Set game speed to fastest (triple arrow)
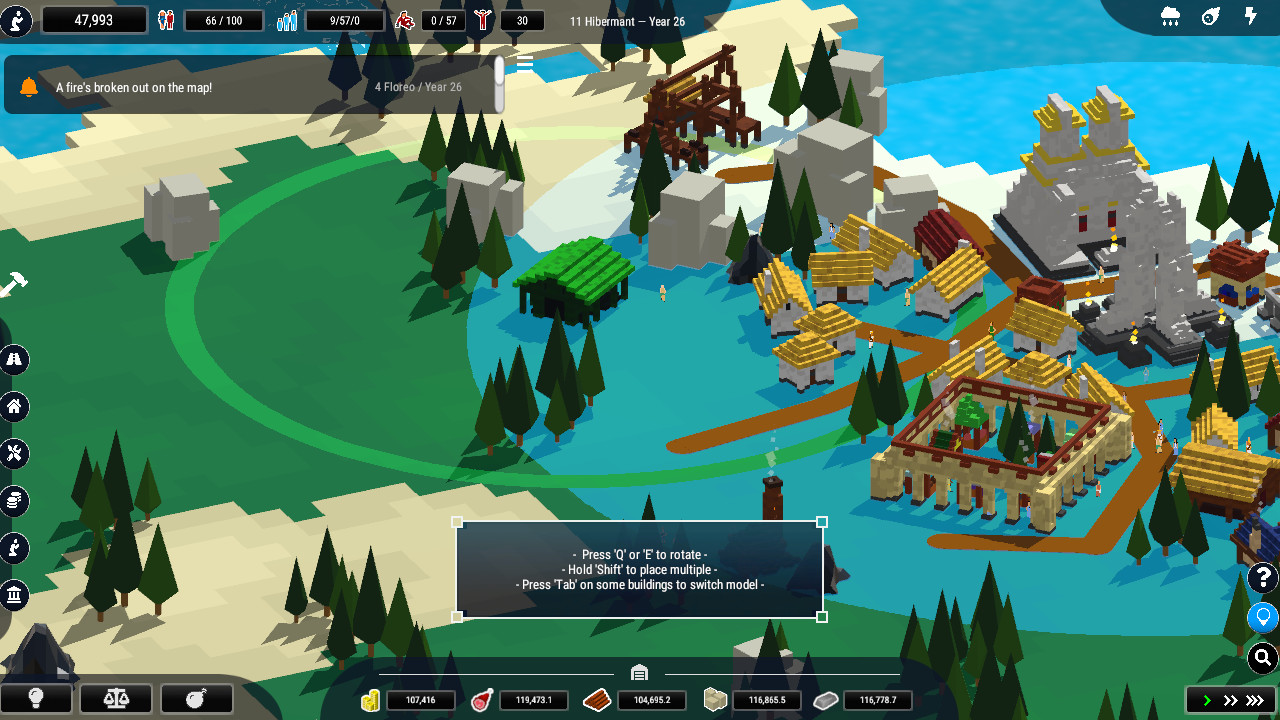Screen dimensions: 1280x720 1256,700
